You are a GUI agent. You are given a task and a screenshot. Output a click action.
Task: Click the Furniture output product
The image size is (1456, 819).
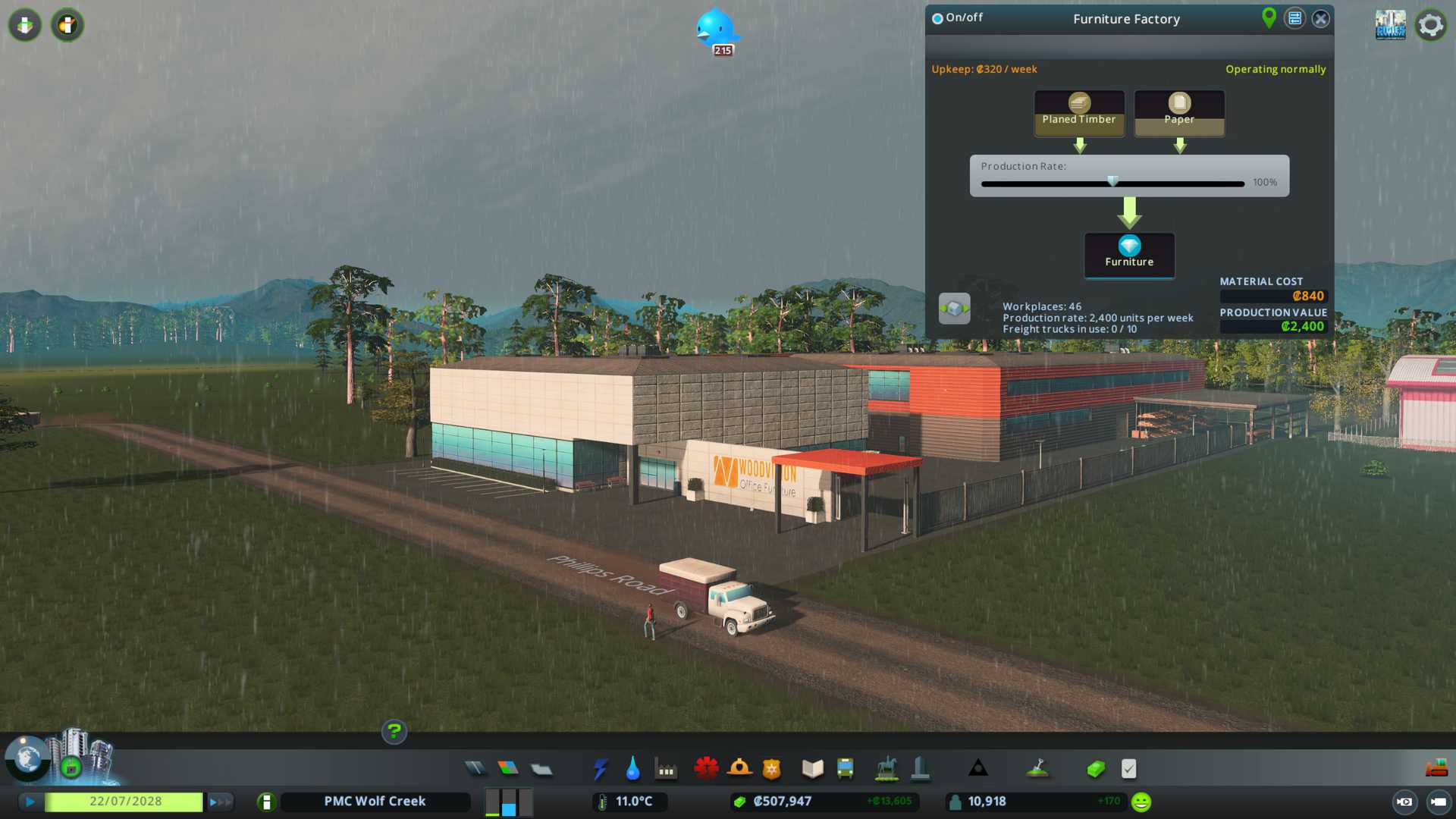tap(1129, 254)
